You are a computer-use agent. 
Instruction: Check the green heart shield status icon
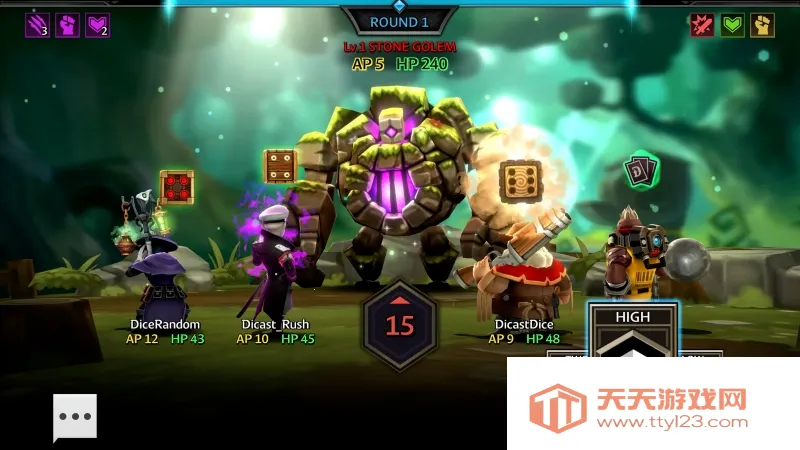733,25
